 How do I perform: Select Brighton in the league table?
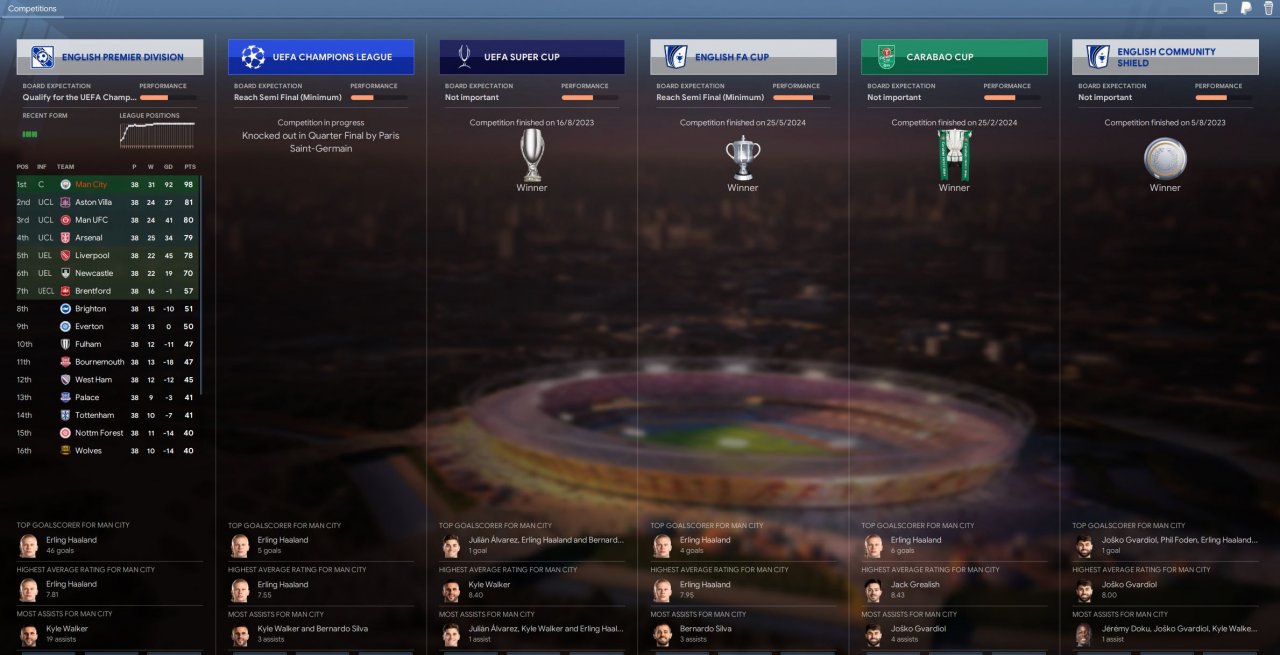(x=90, y=309)
